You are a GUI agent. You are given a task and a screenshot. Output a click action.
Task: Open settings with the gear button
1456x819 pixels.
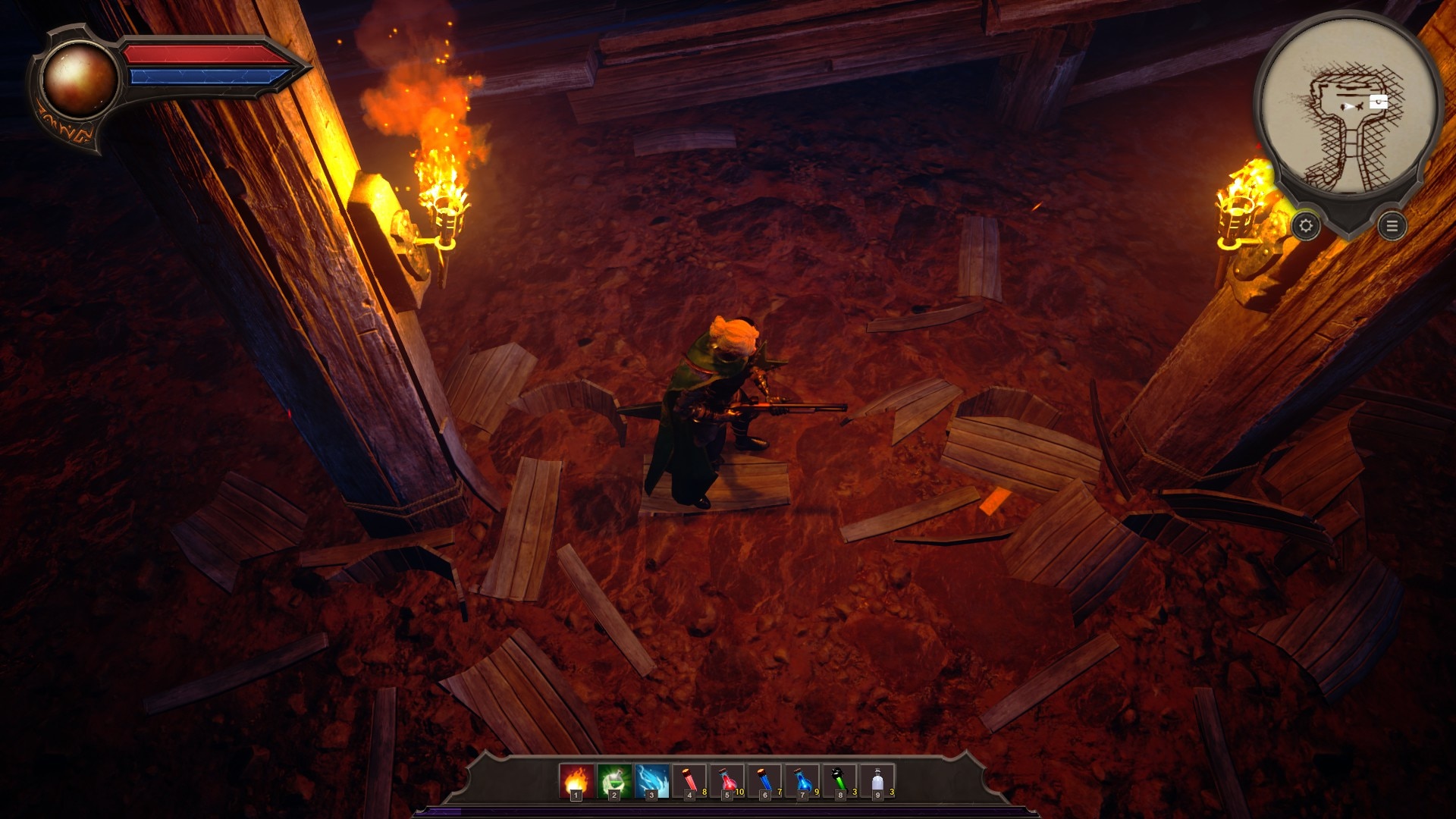pyautogui.click(x=1306, y=226)
